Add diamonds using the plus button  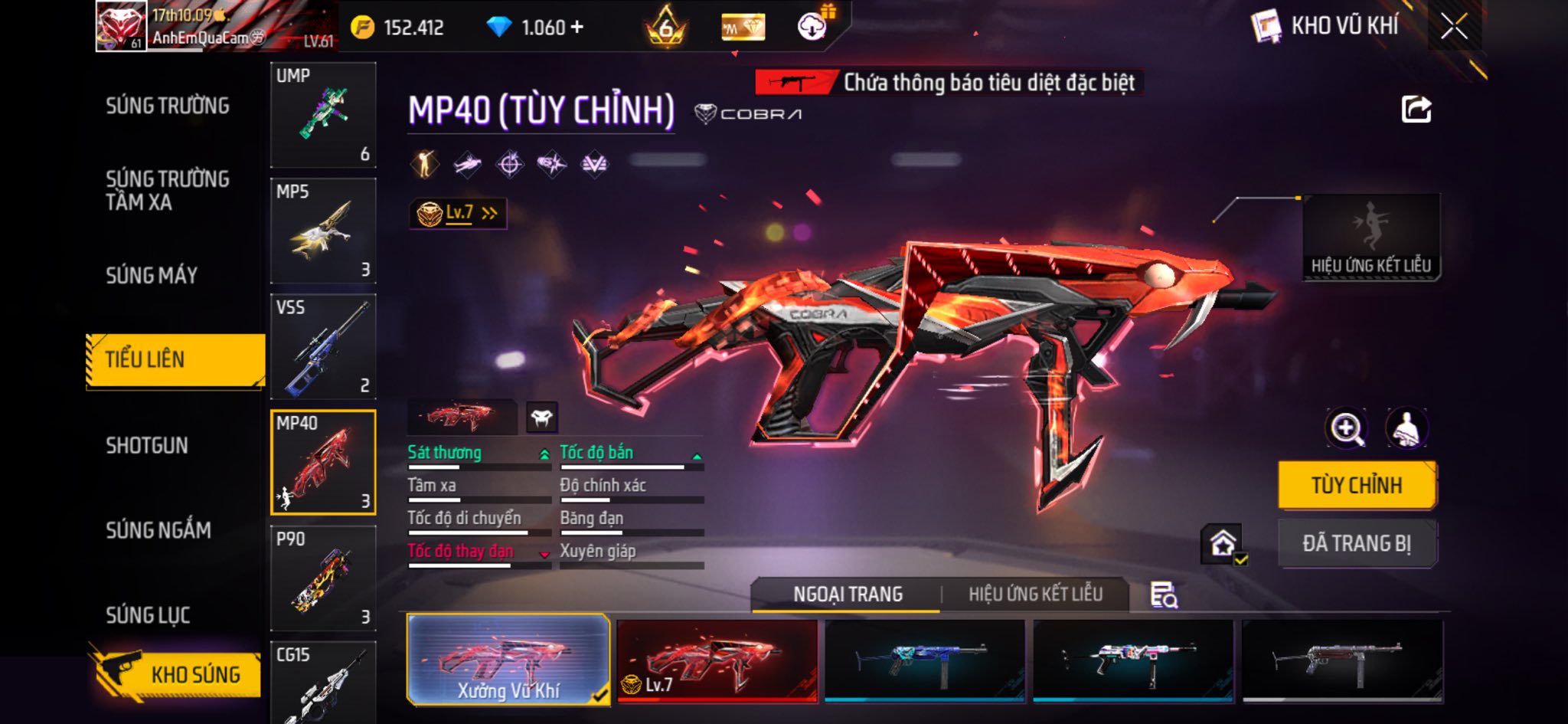(577, 28)
